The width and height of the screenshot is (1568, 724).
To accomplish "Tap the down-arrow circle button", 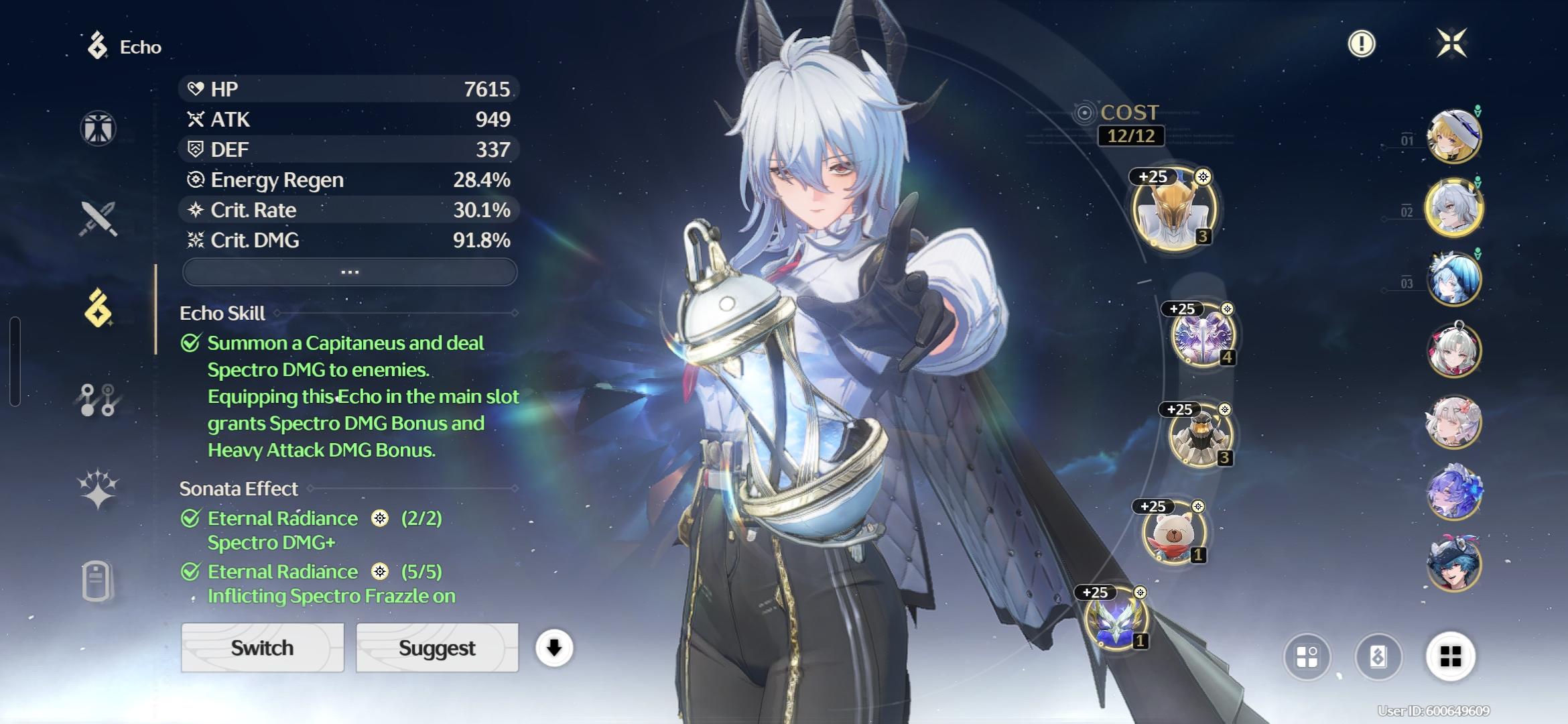I will tap(553, 648).
